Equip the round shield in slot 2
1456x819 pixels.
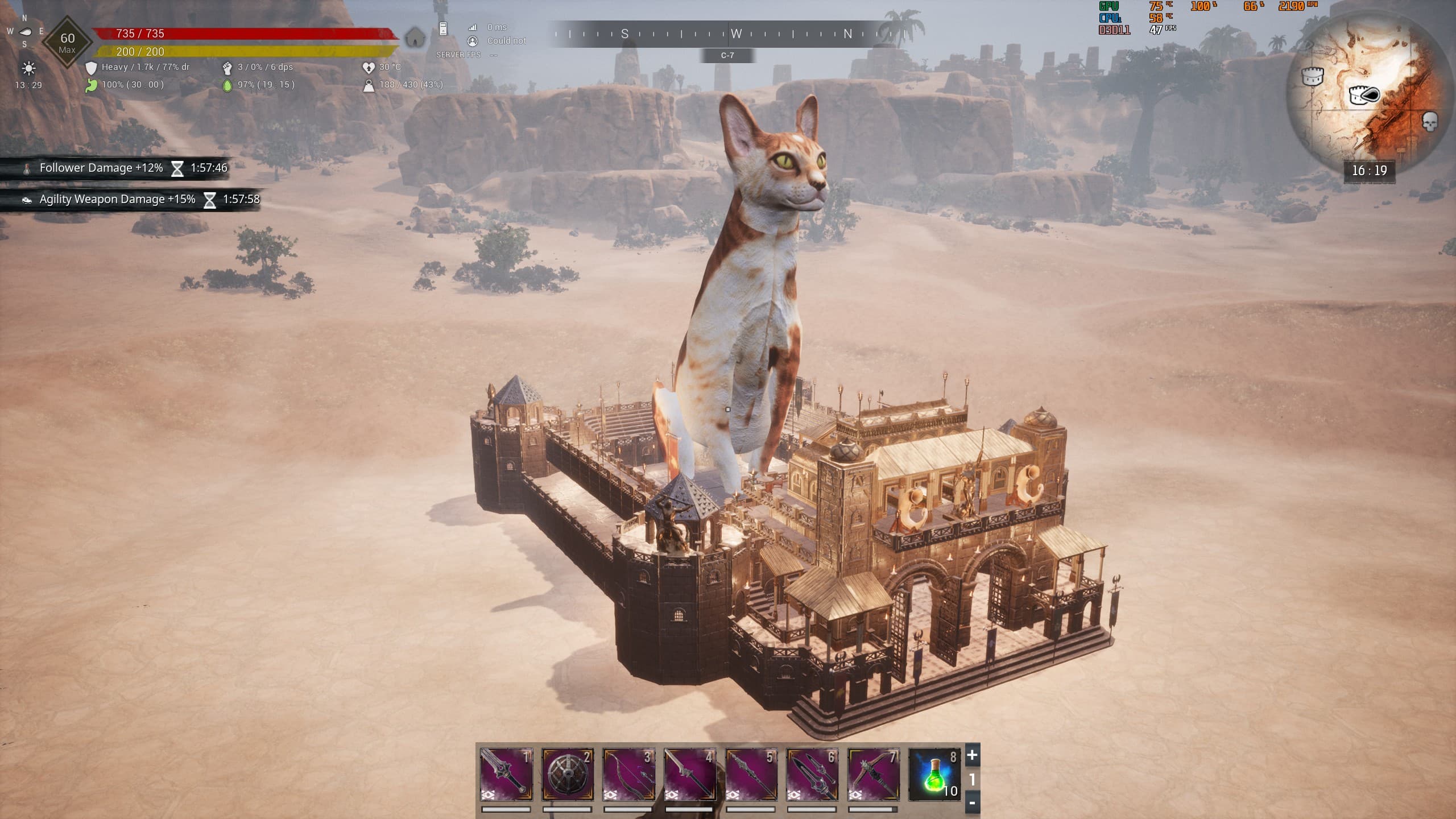568,775
